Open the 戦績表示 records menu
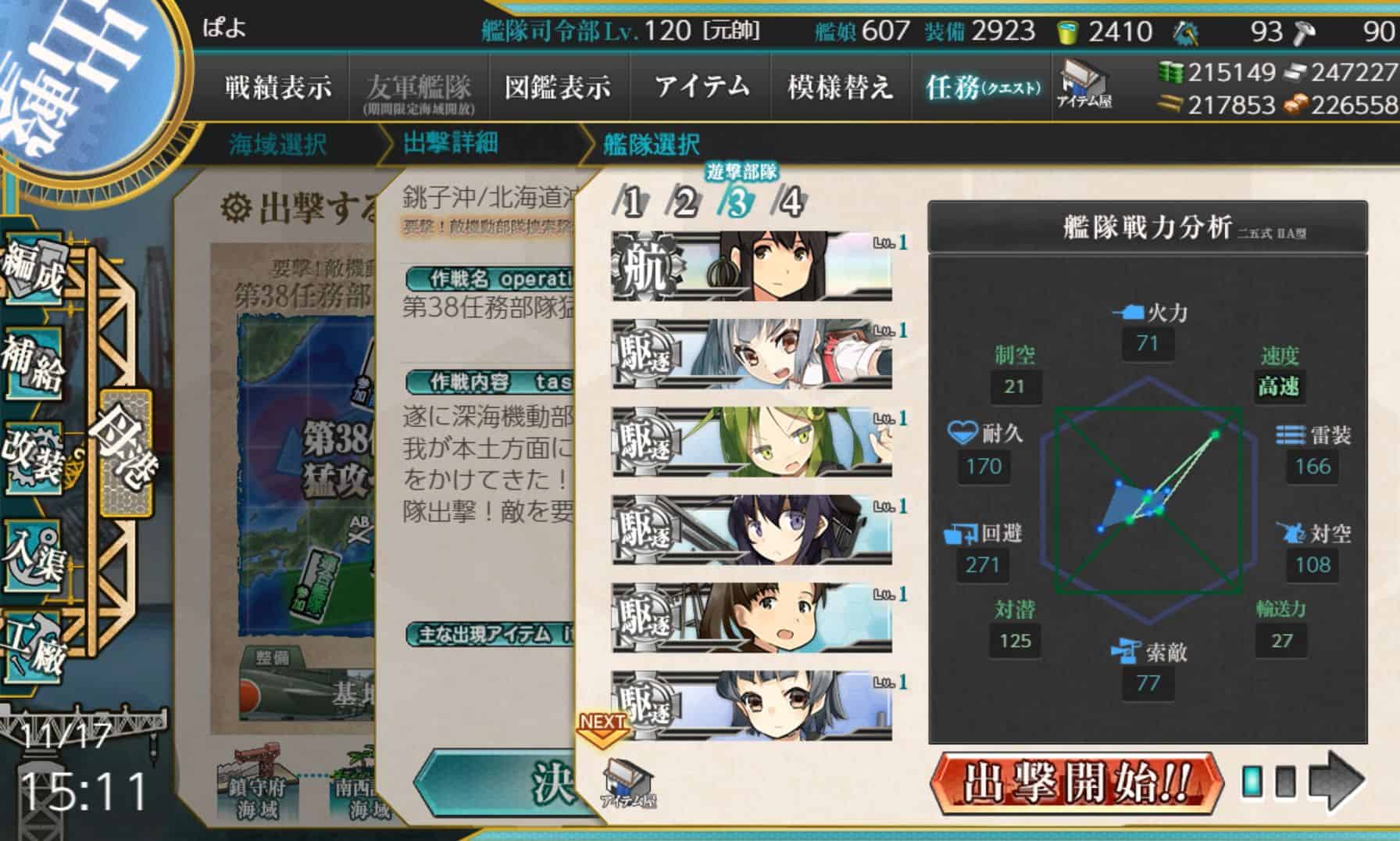Image resolution: width=1400 pixels, height=841 pixels. [278, 86]
